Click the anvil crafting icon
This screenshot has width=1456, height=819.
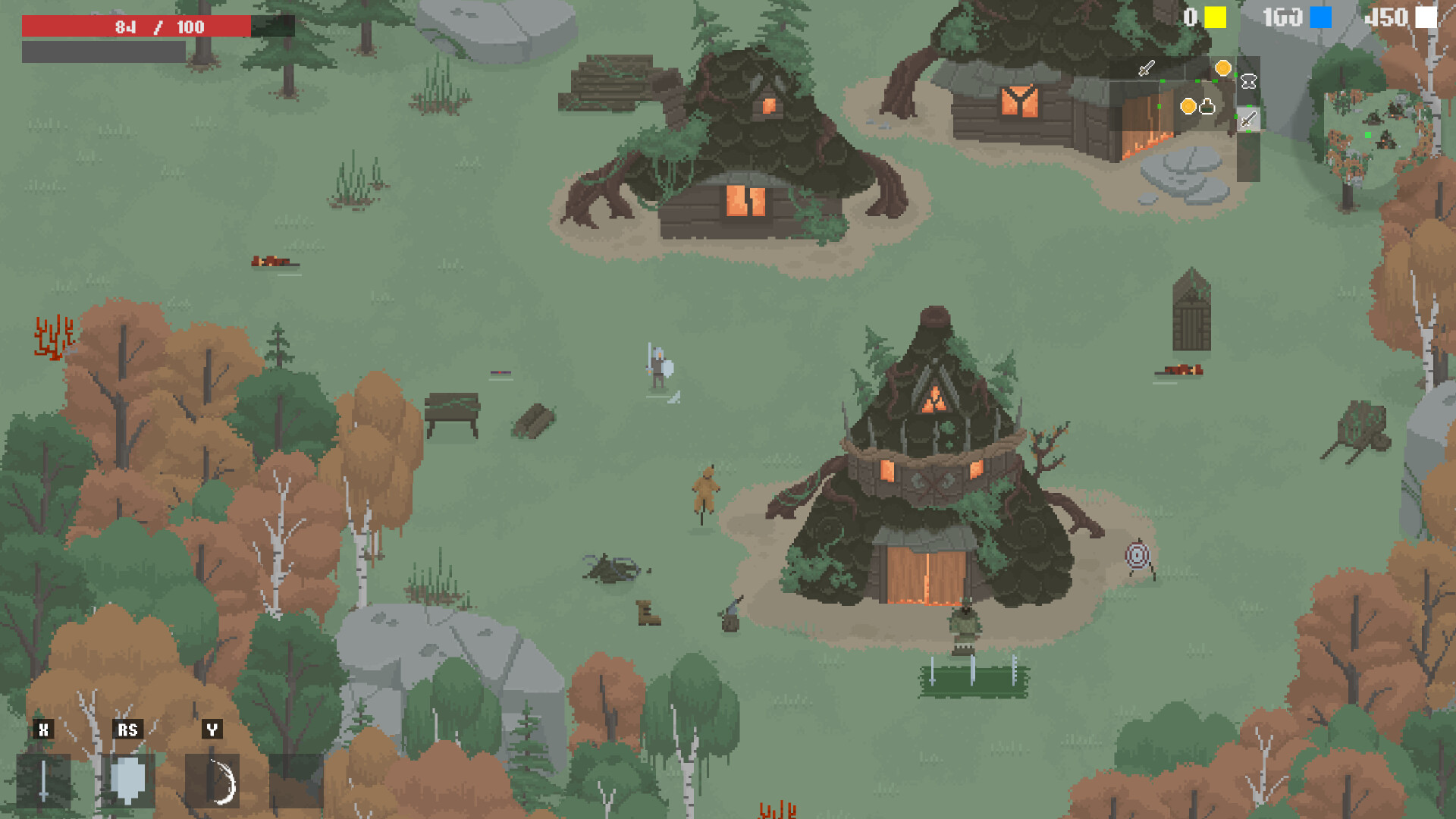(1248, 81)
